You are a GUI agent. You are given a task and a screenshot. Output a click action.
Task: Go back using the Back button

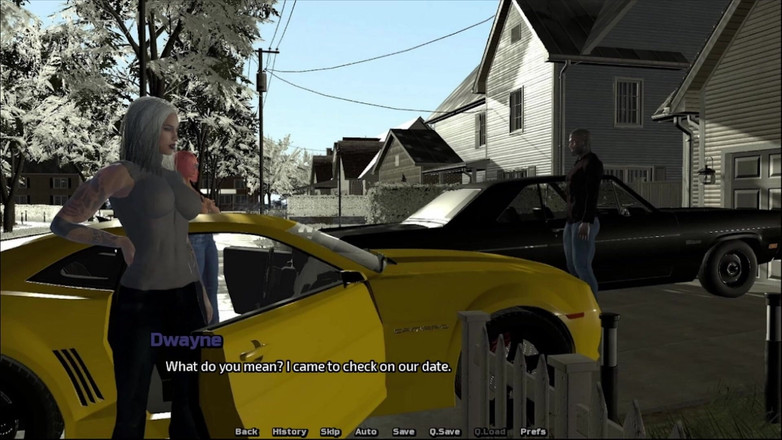[x=247, y=432]
